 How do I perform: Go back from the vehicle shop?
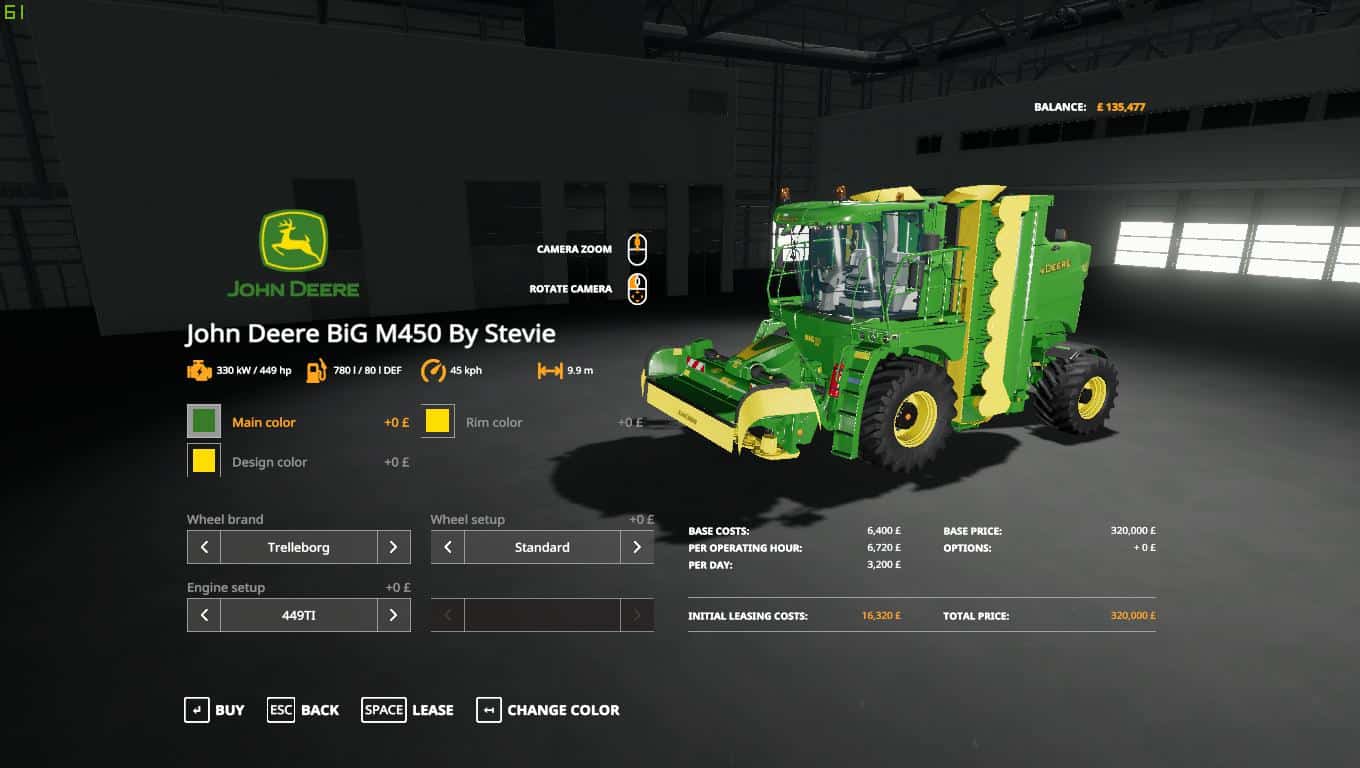point(303,710)
